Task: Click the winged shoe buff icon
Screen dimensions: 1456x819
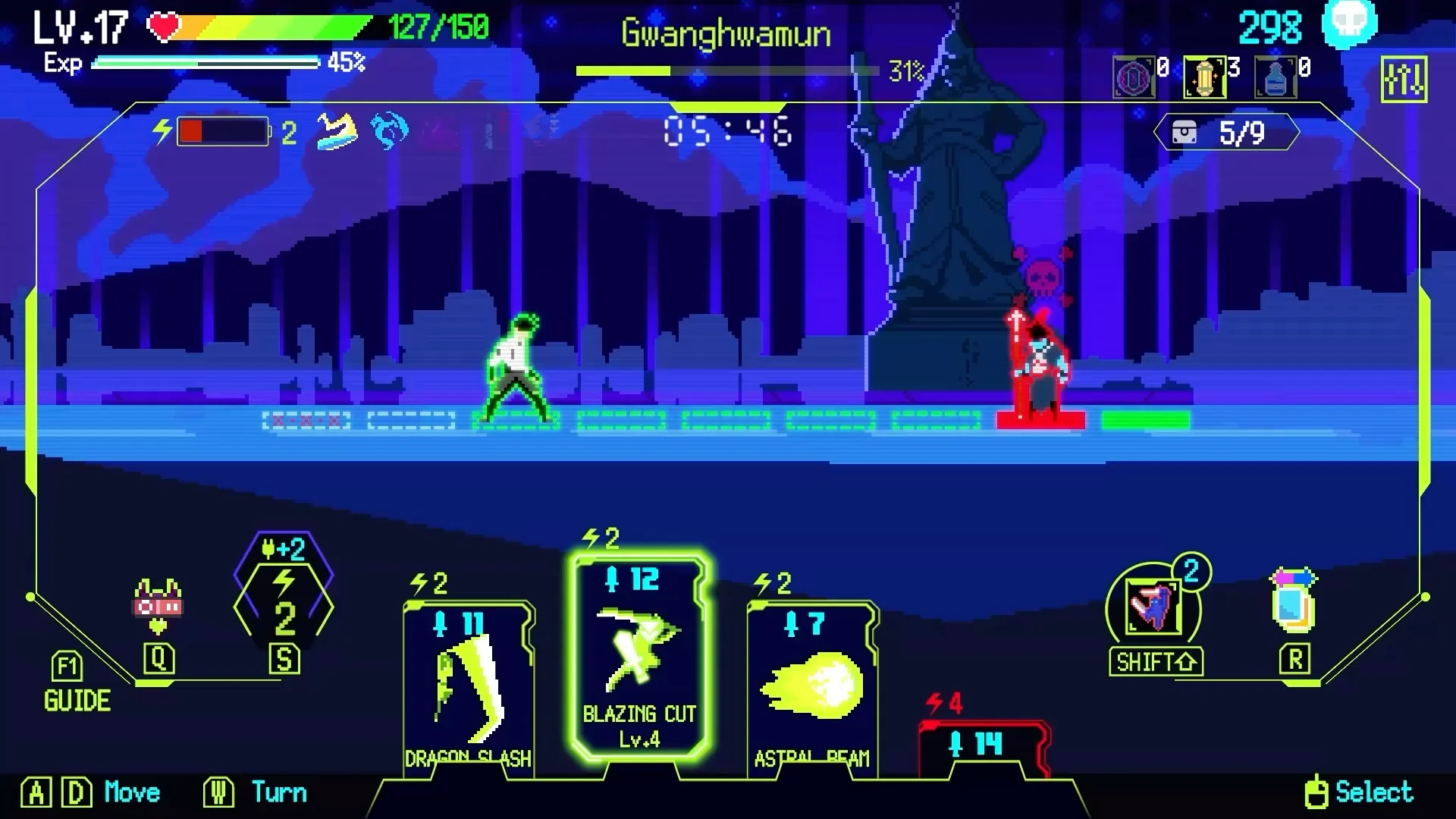Action: pos(337,132)
